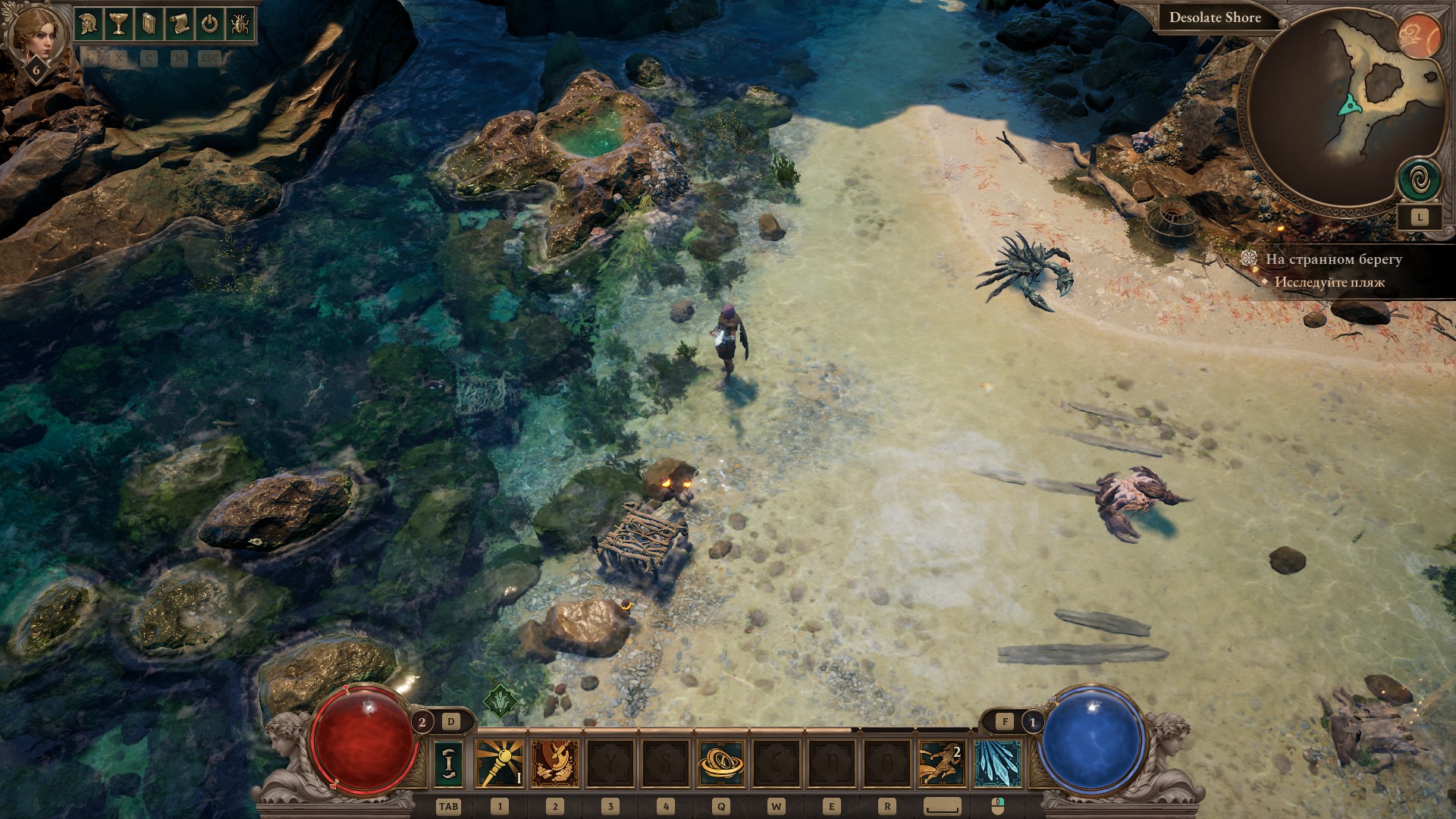Open the scroll icon menu
The width and height of the screenshot is (1456, 819).
[x=179, y=24]
